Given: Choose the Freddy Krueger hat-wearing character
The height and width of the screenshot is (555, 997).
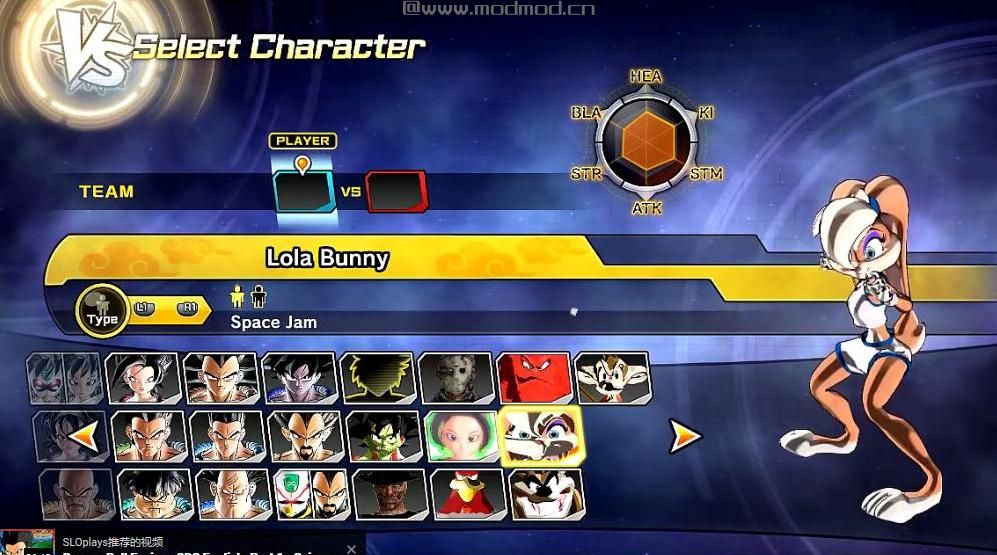Looking at the screenshot, I should point(391,493).
